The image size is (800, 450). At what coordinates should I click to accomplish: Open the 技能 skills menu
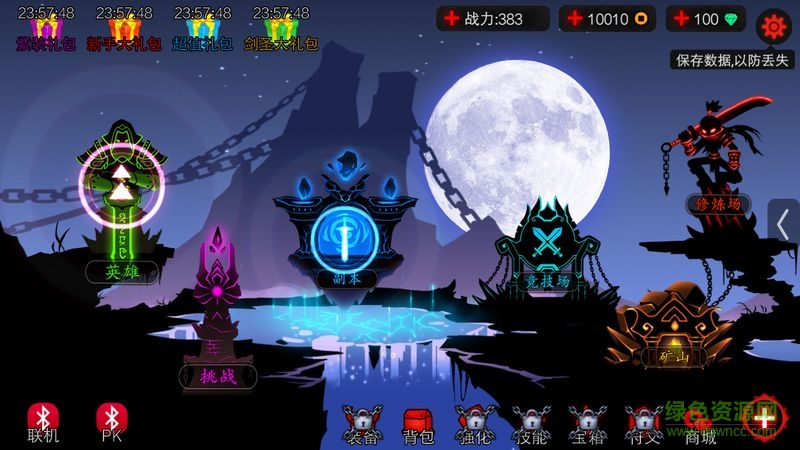point(530,424)
